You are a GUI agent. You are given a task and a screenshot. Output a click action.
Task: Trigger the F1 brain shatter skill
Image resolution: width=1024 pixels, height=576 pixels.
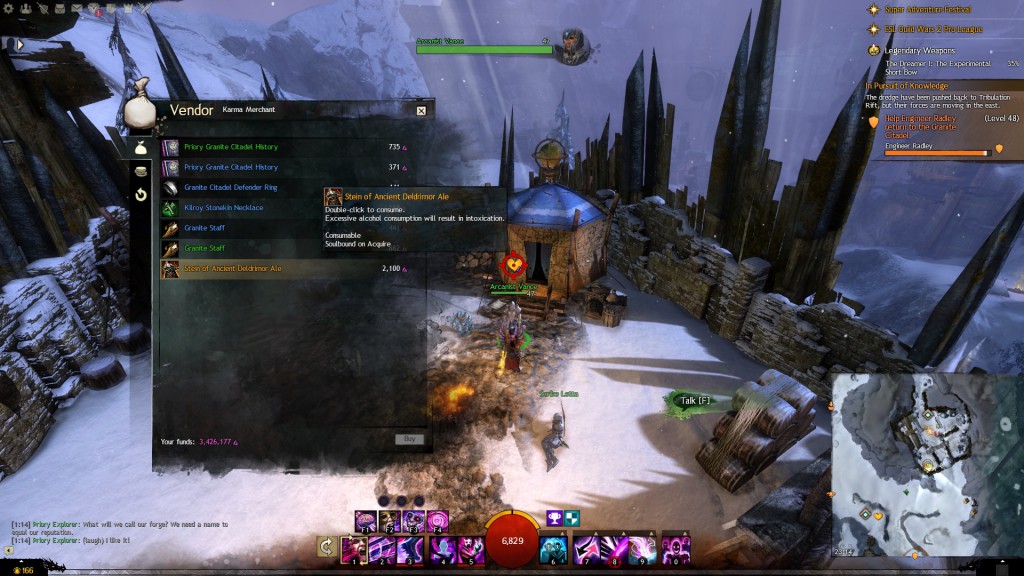(x=365, y=521)
